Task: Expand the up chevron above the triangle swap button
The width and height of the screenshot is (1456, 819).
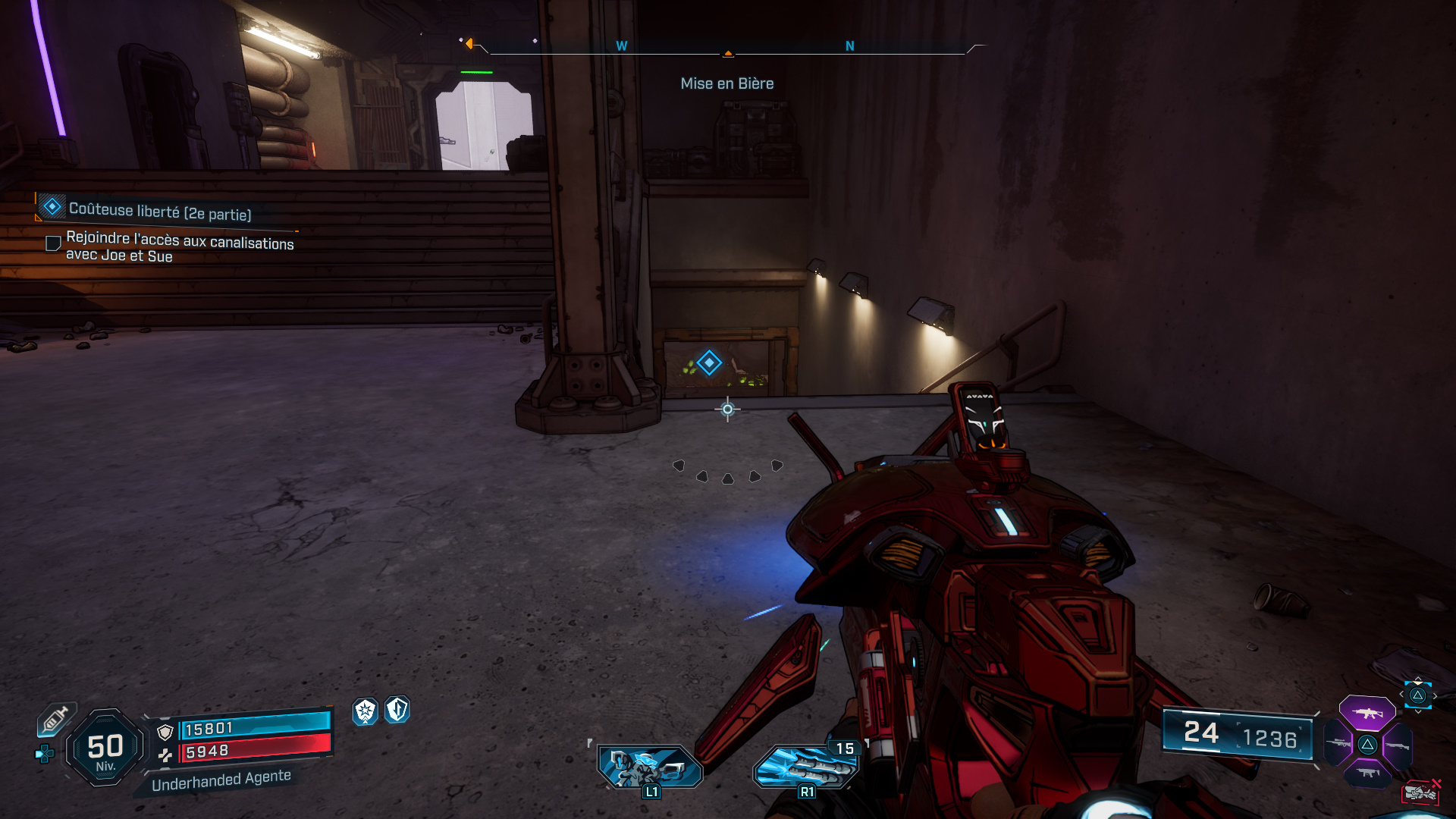Action: coord(1418,679)
